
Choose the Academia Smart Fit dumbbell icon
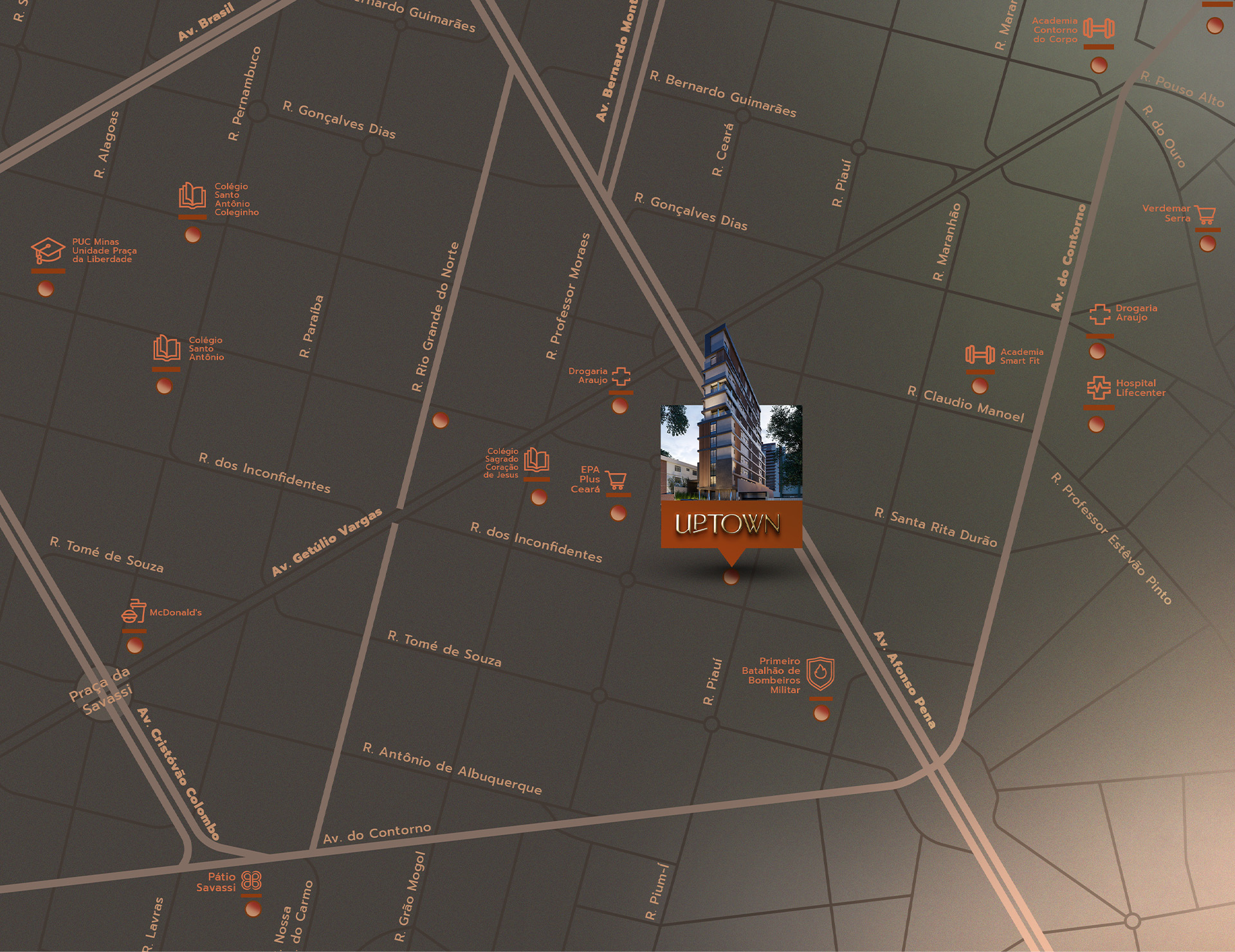coord(980,354)
